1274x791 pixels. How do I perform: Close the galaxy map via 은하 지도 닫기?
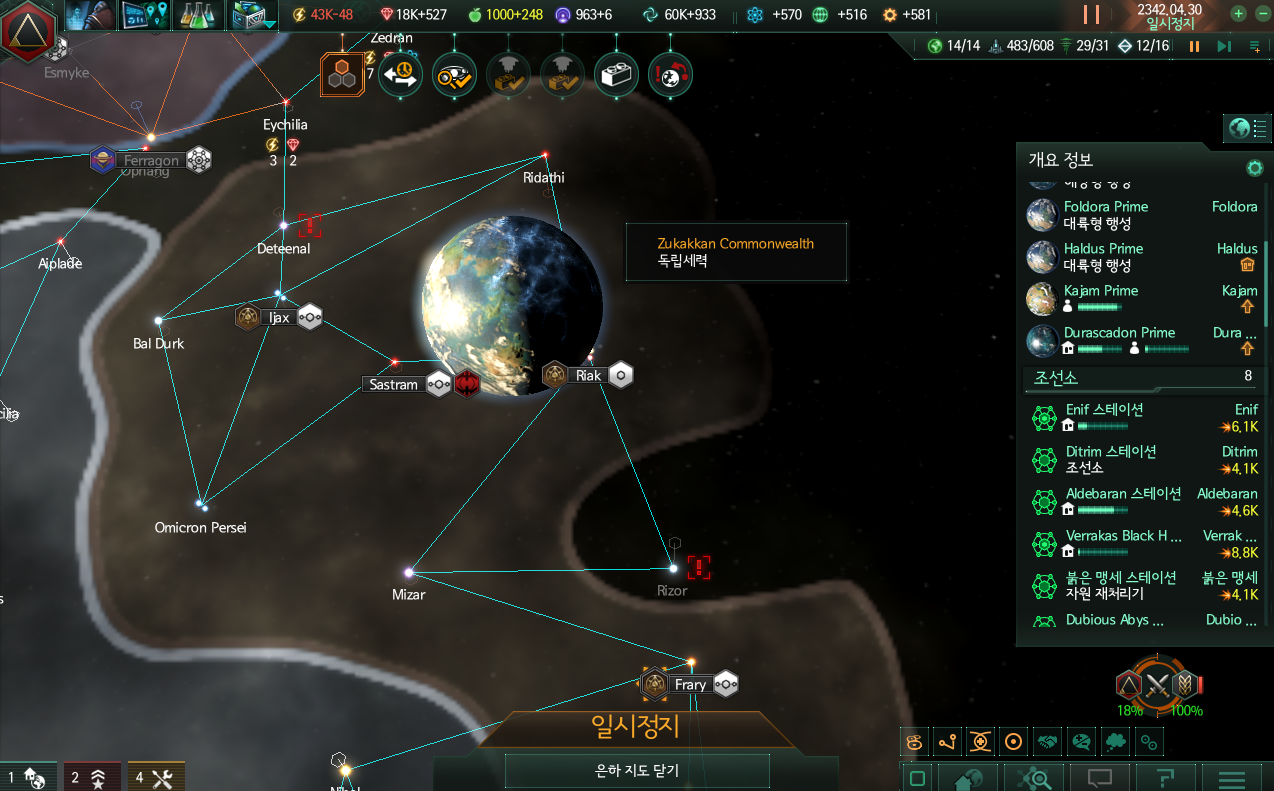pos(636,771)
